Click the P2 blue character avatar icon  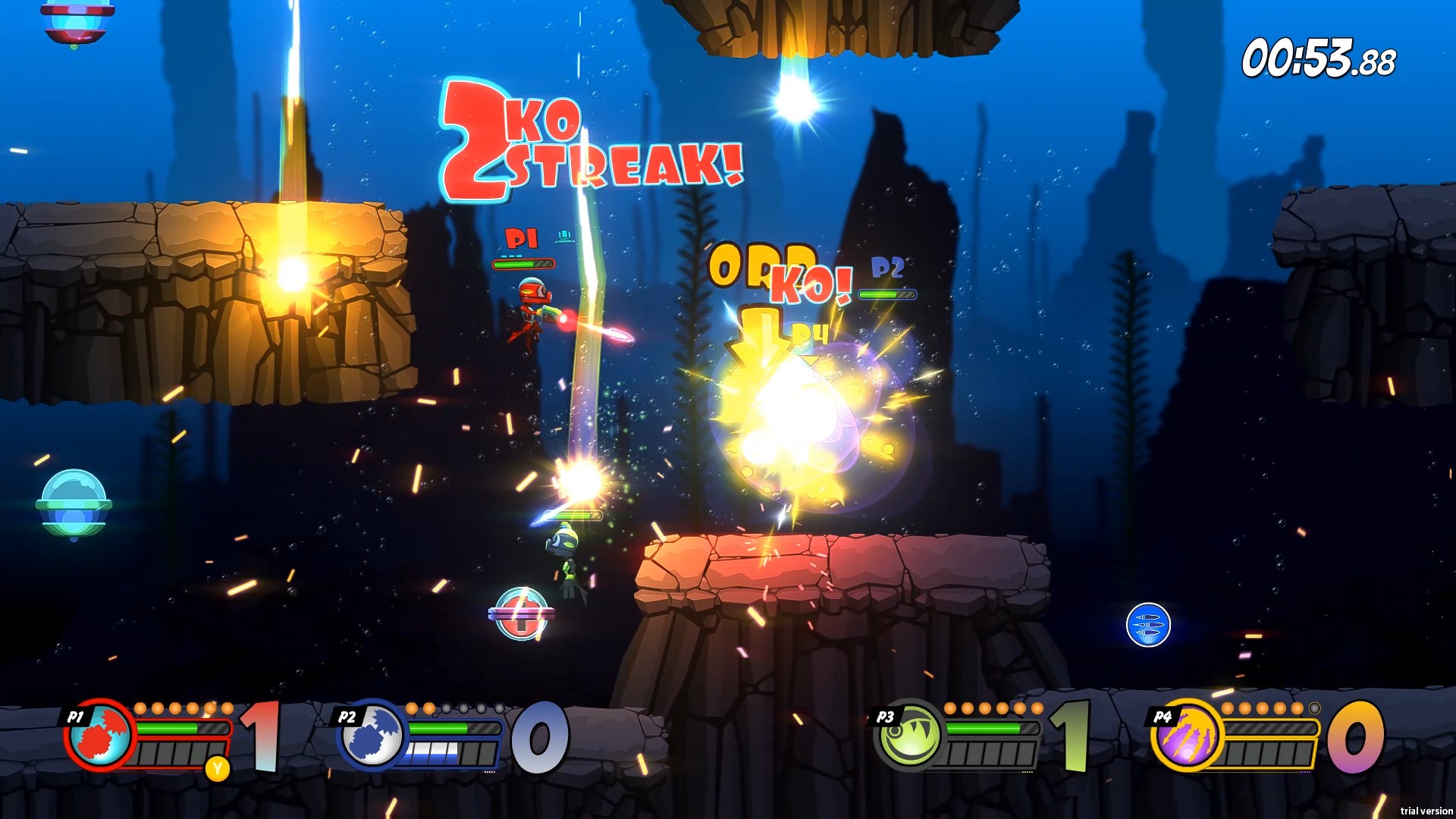click(x=372, y=747)
